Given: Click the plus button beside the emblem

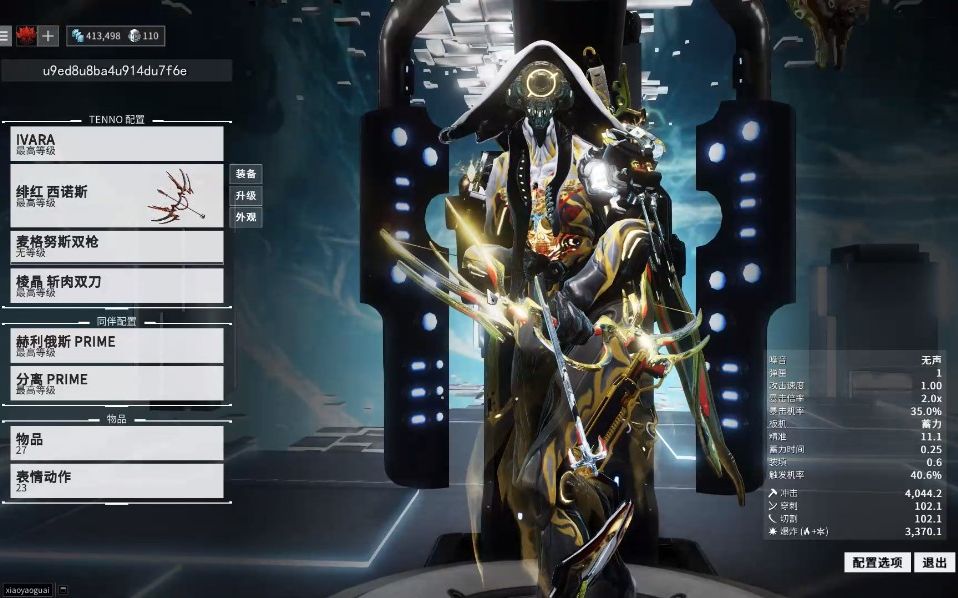Looking at the screenshot, I should point(48,36).
